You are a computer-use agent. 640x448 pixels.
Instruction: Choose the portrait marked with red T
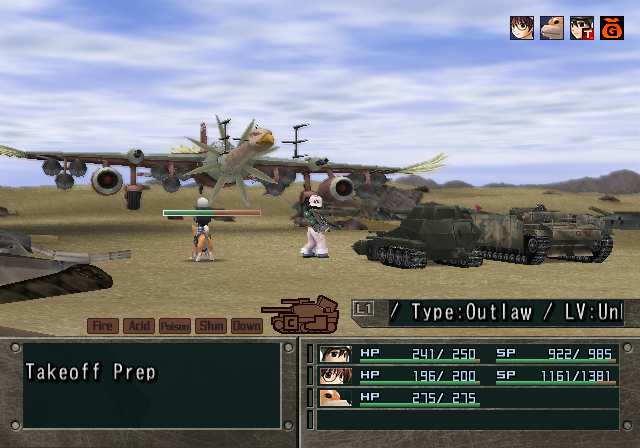[581, 28]
